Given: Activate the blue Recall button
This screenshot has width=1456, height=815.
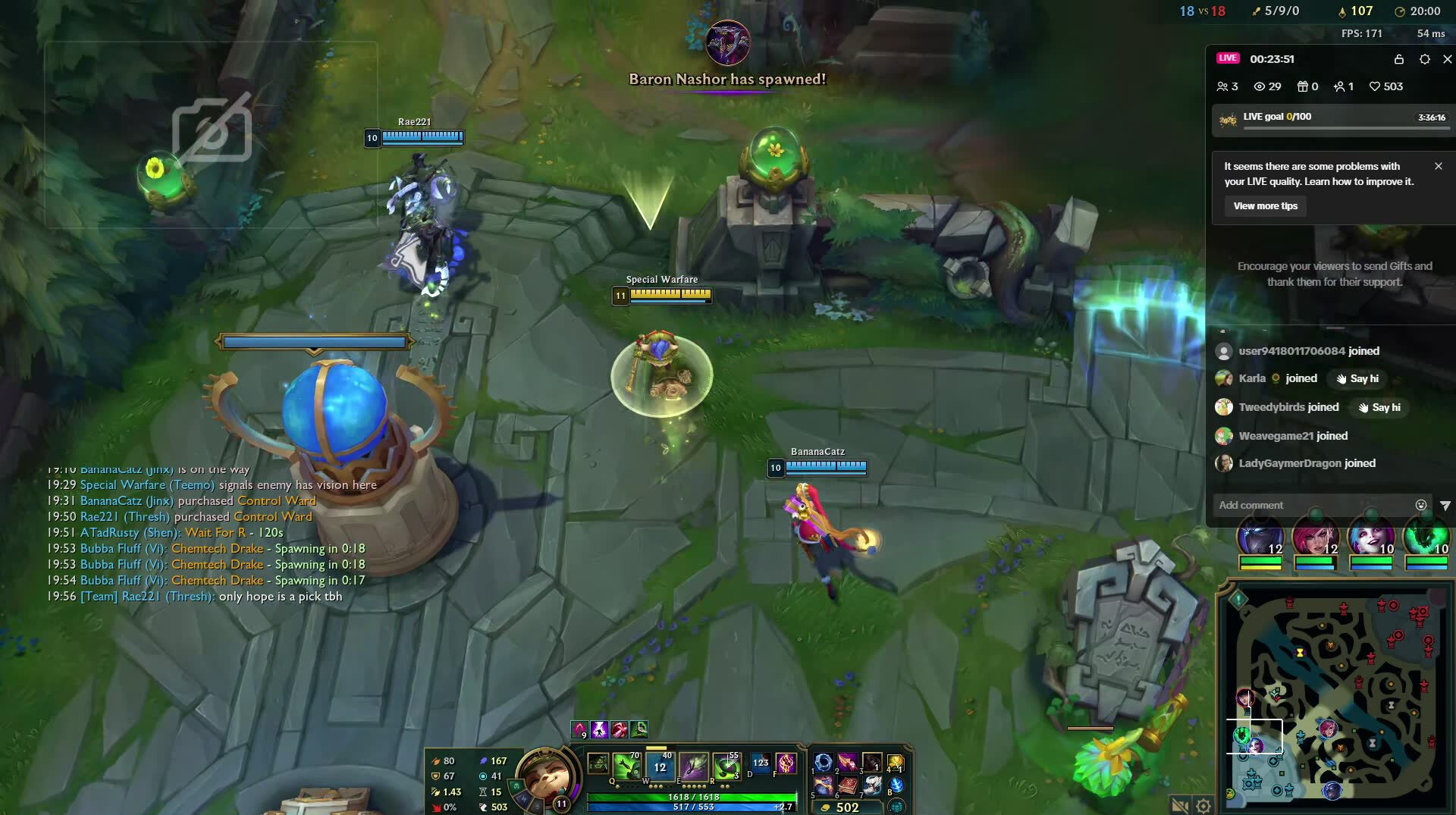Looking at the screenshot, I should 896,785.
